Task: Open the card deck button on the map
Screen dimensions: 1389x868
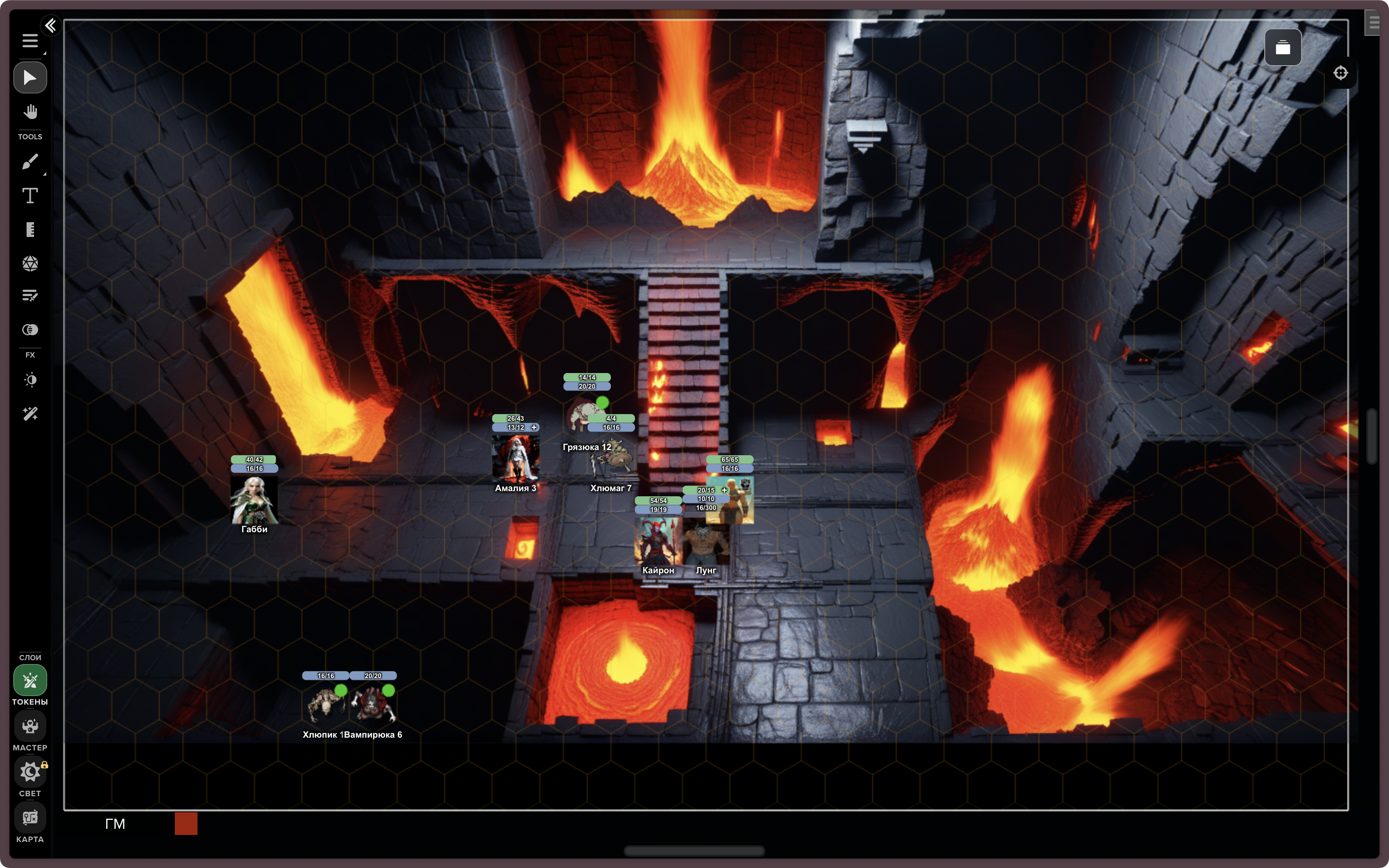Action: click(x=1282, y=48)
